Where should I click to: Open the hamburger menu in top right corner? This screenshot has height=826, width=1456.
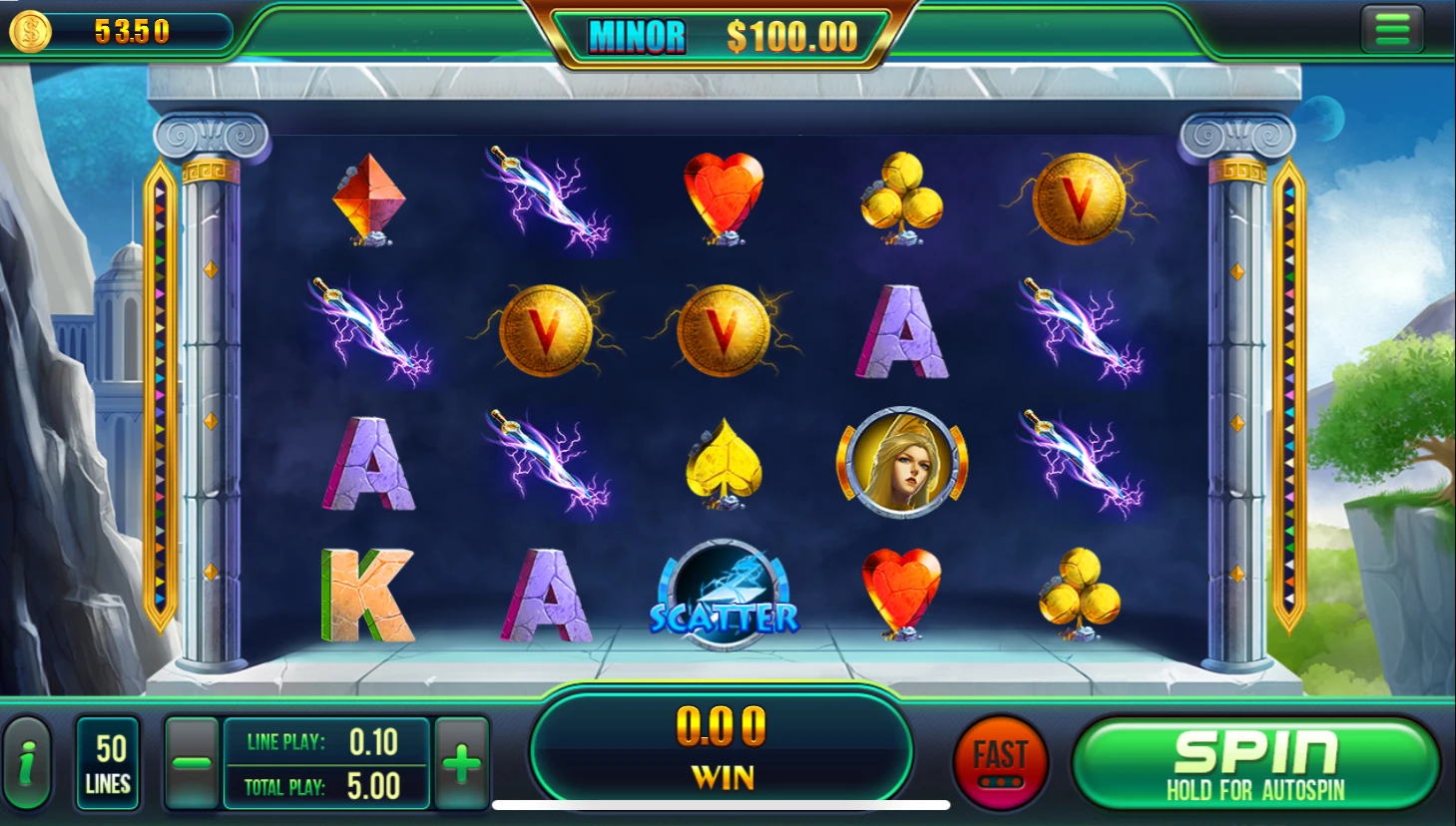[x=1392, y=27]
